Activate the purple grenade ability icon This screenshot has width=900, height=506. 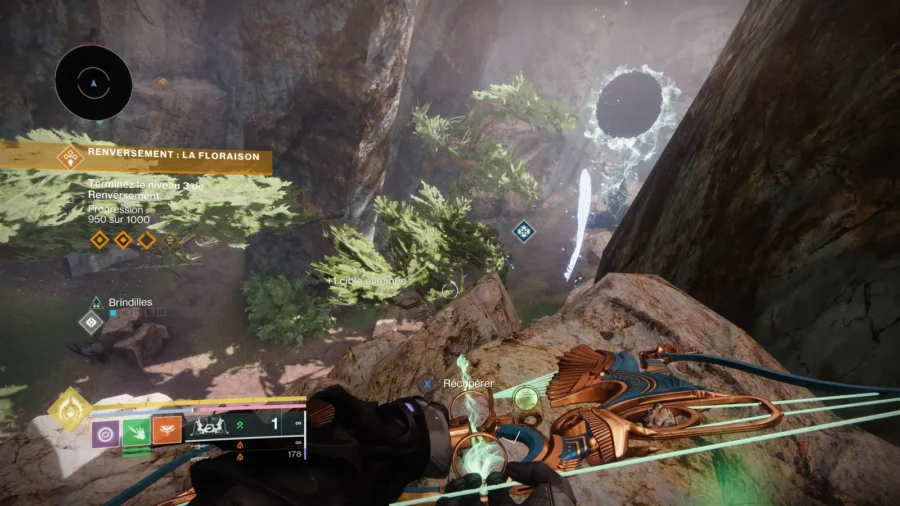[106, 432]
